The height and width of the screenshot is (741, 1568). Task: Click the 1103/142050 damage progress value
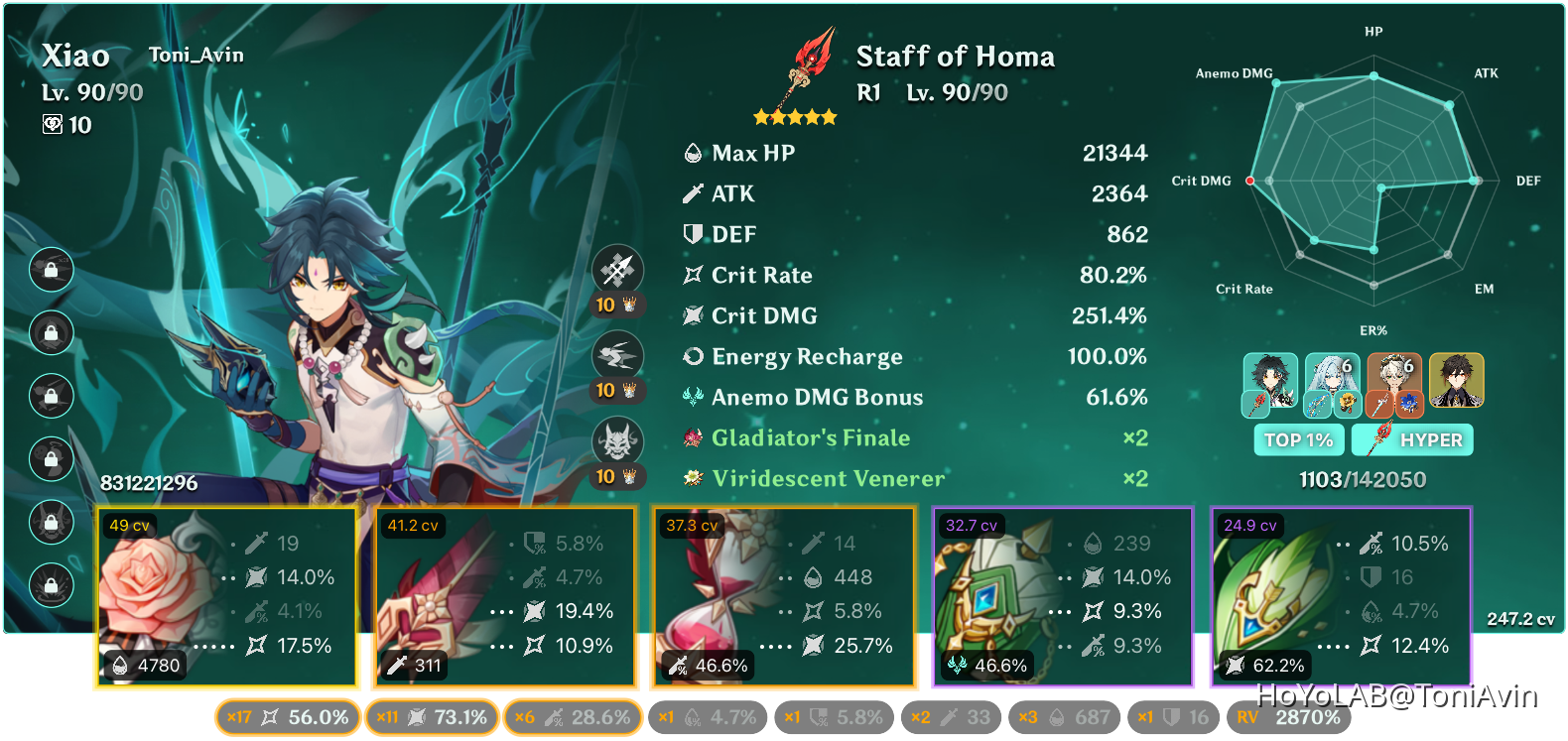coord(1362,479)
